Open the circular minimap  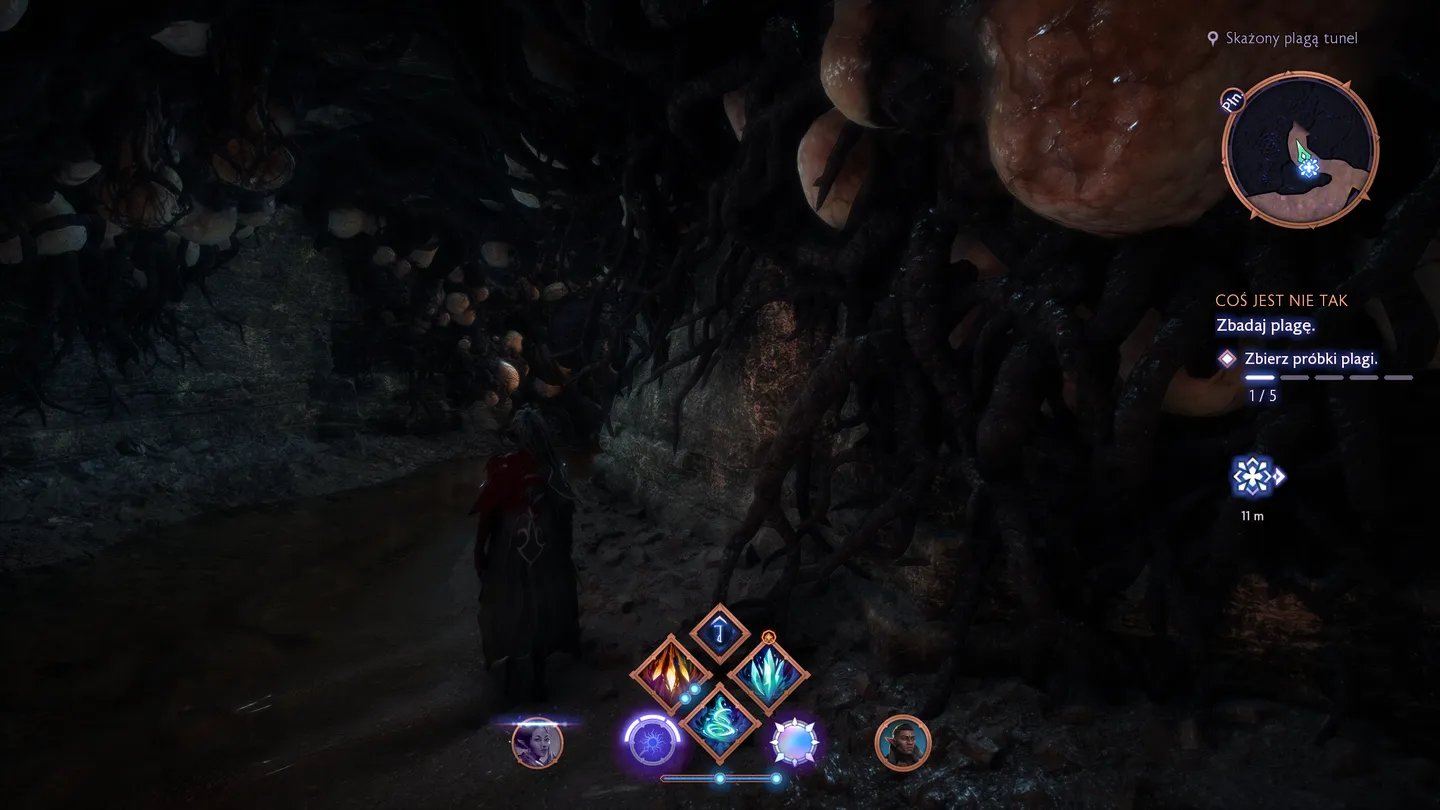(1300, 150)
